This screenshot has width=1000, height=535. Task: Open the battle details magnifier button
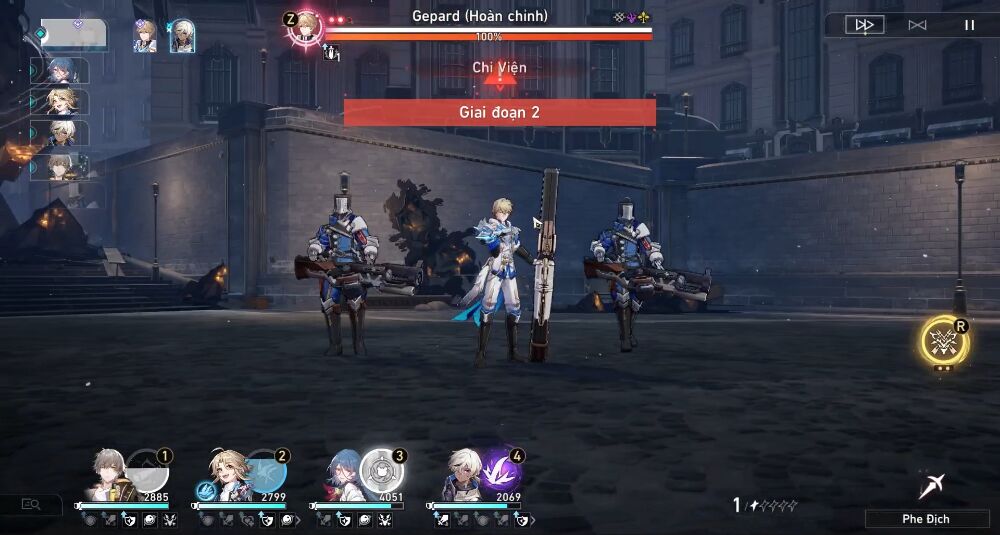(31, 505)
